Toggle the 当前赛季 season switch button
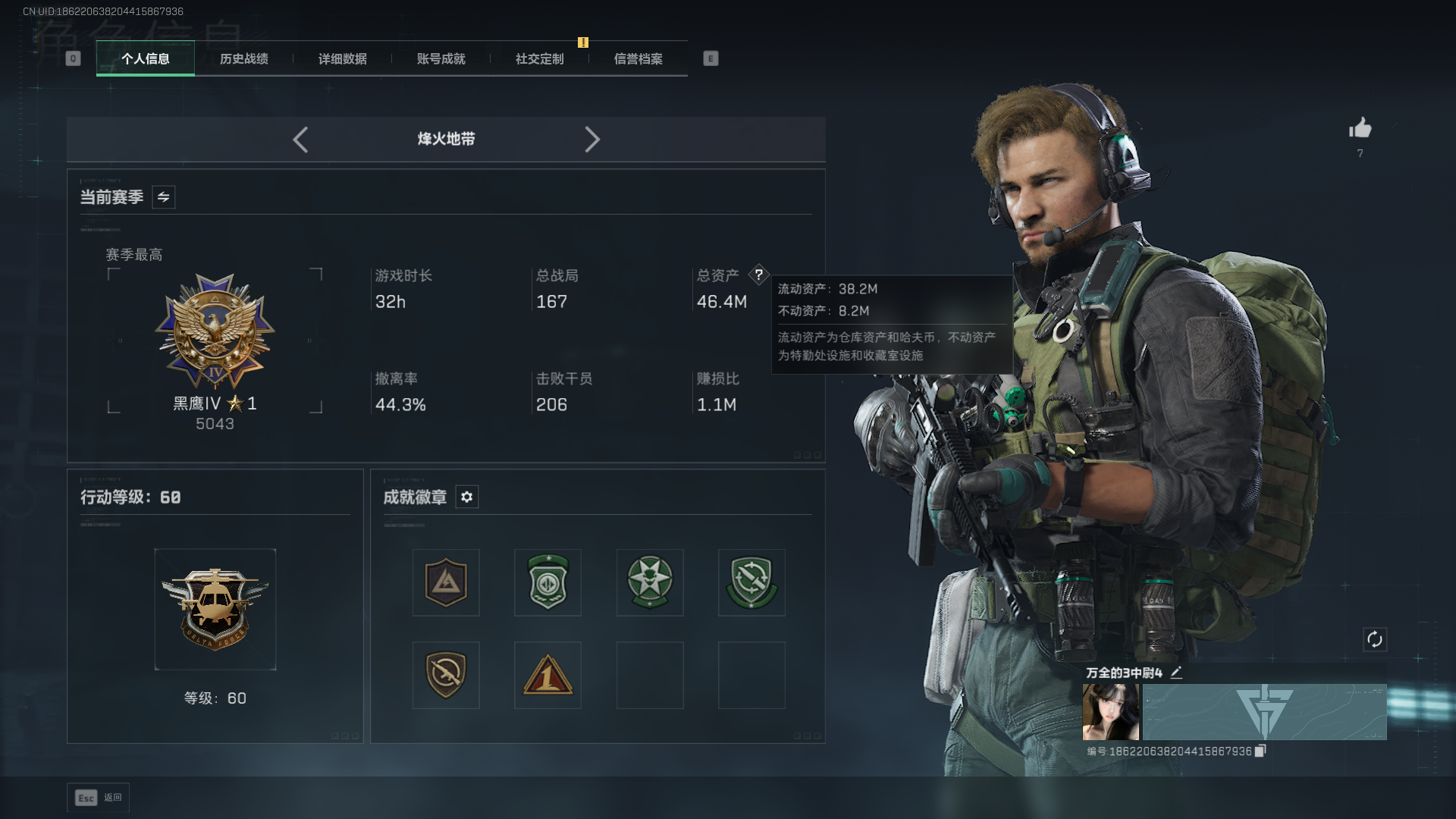The height and width of the screenshot is (819, 1456). pyautogui.click(x=163, y=197)
